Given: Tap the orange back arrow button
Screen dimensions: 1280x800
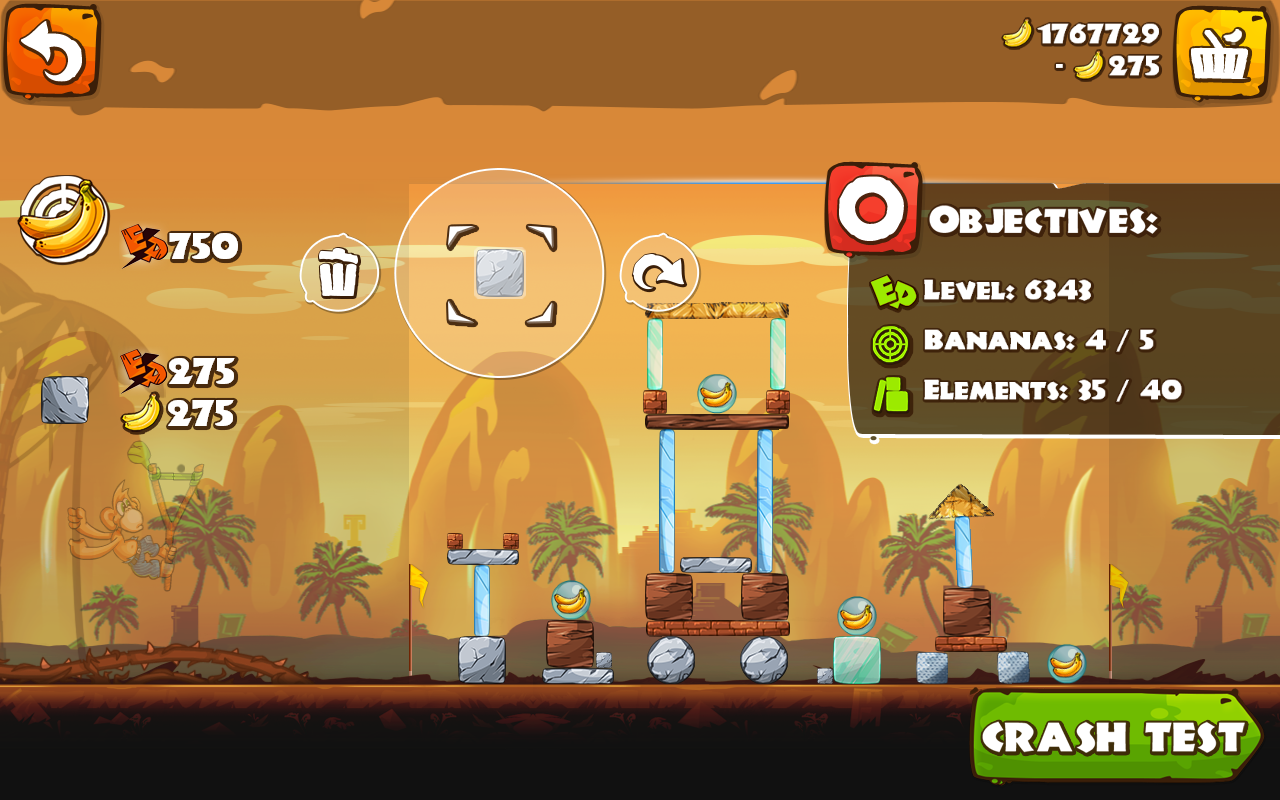Looking at the screenshot, I should (53, 52).
